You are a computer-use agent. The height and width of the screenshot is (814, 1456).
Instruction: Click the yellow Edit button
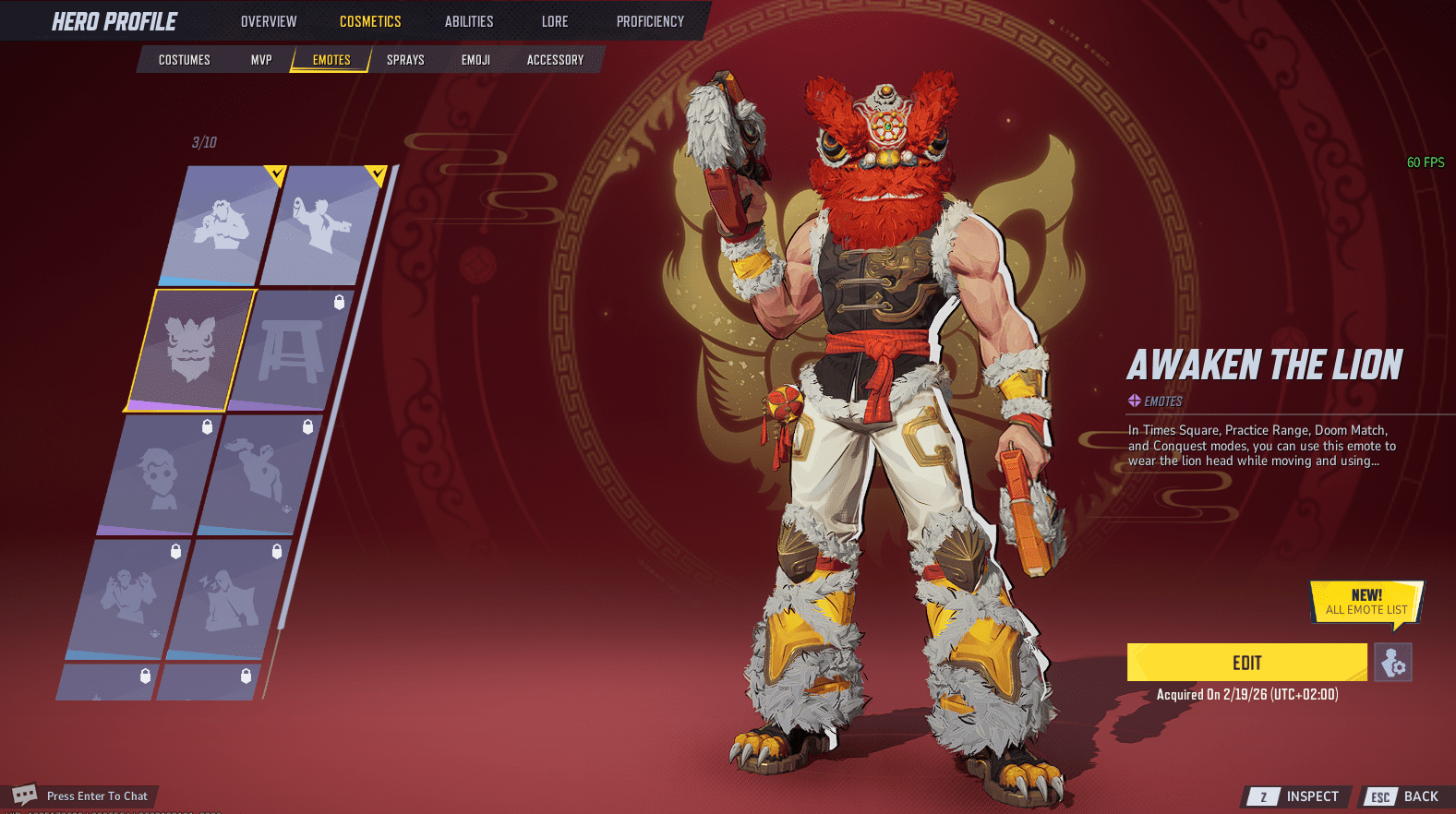pos(1246,663)
